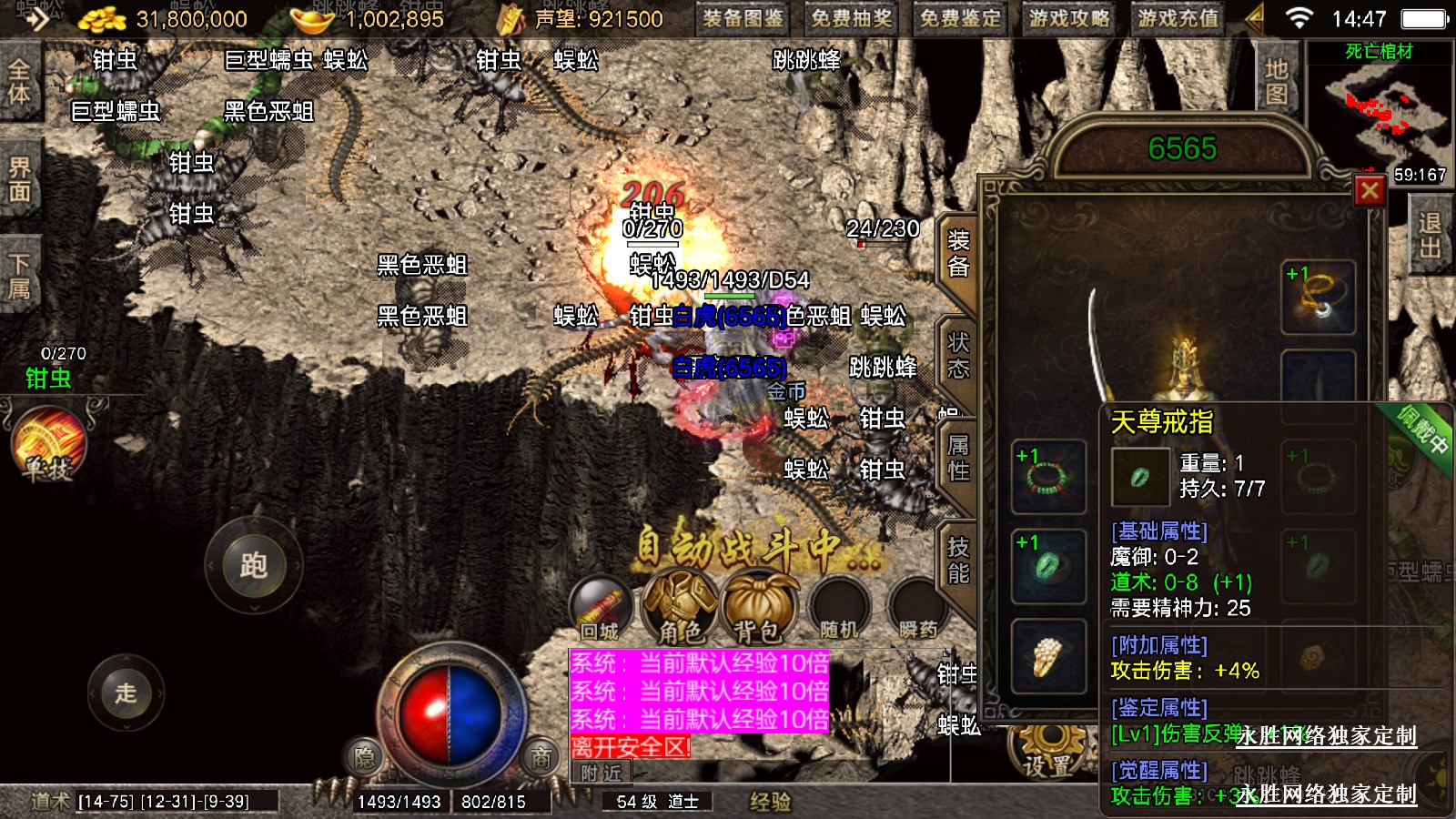Switch to the 状态 status tab

coord(958,356)
